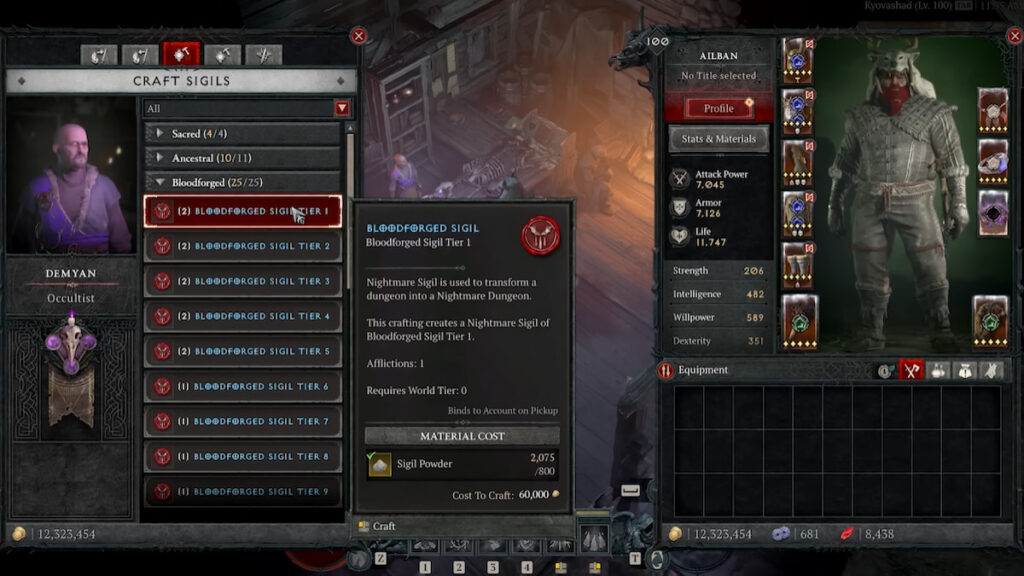Select Bloodforged Sigil Tier 7
The image size is (1024, 576).
tap(243, 421)
